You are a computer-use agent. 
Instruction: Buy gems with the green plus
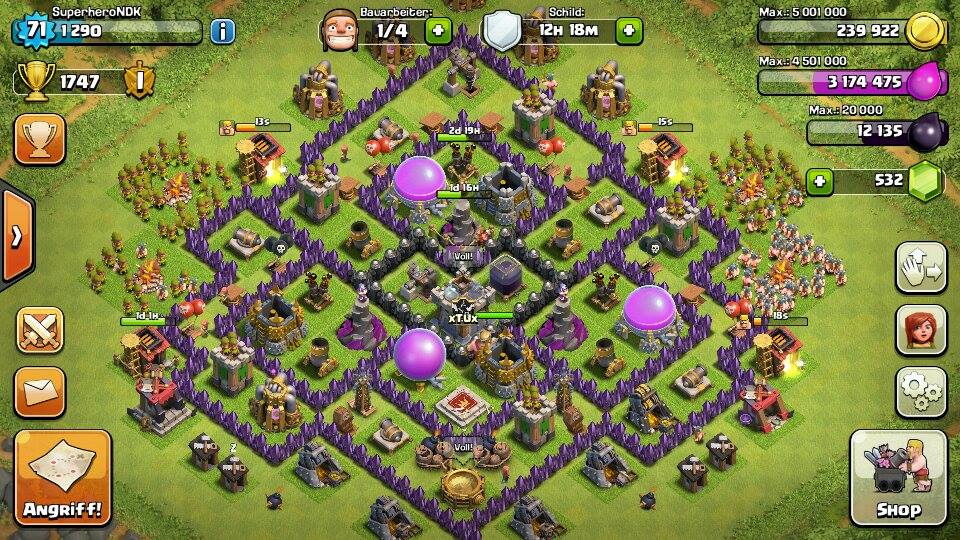coord(820,182)
